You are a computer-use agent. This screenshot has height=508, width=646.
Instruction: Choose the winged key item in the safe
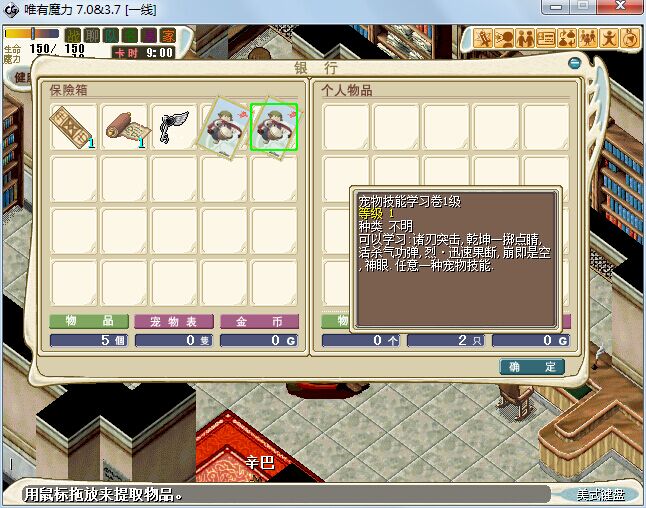[x=174, y=127]
